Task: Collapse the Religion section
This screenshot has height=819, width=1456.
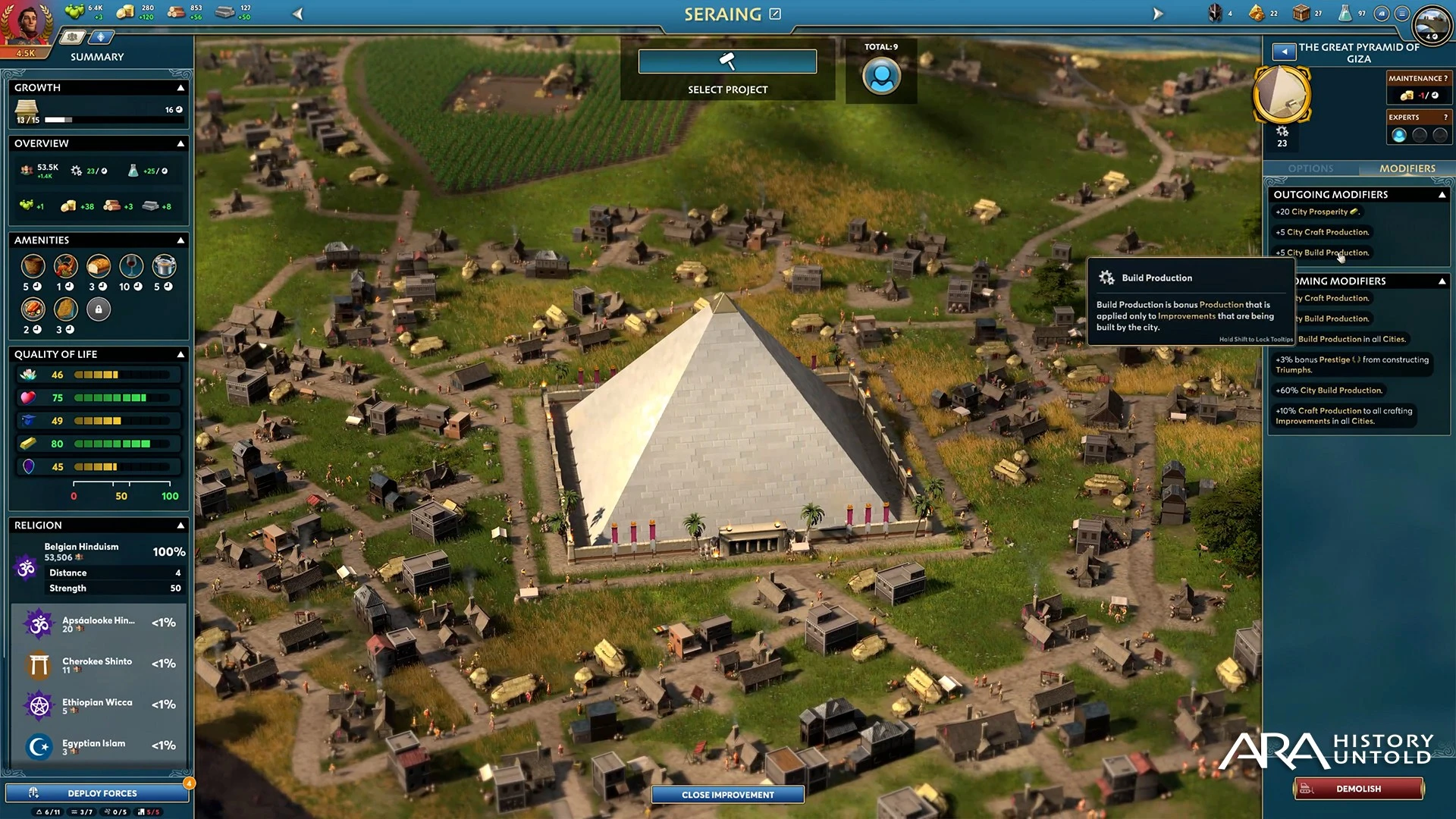Action: coord(180,525)
